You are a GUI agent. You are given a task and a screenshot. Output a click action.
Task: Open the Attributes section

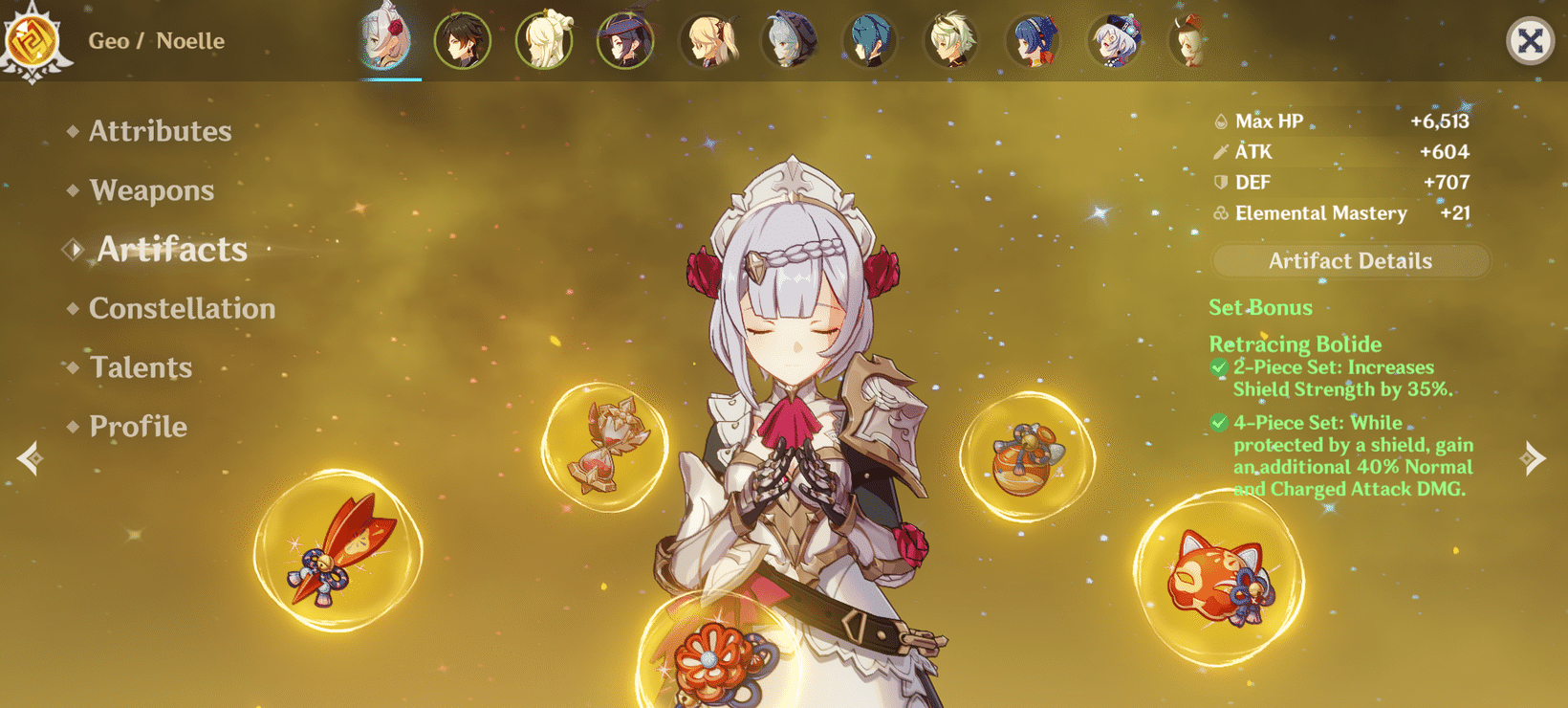coord(160,131)
